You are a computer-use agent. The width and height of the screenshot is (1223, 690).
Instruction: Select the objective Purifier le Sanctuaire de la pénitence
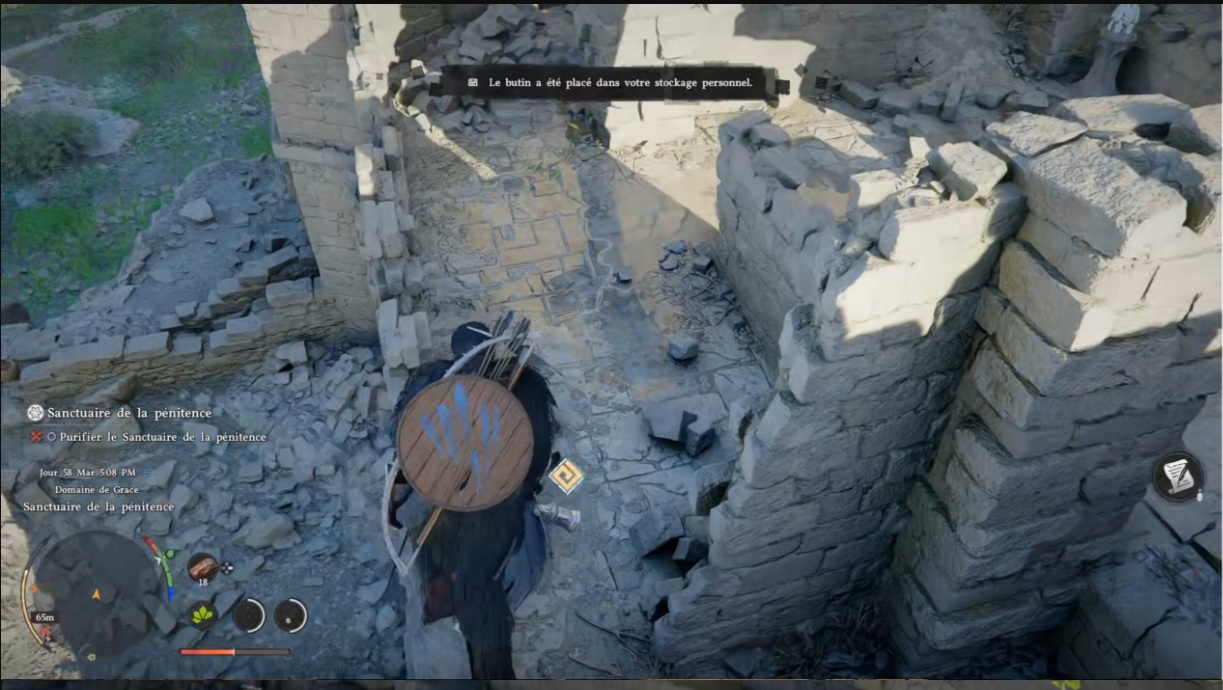point(161,437)
